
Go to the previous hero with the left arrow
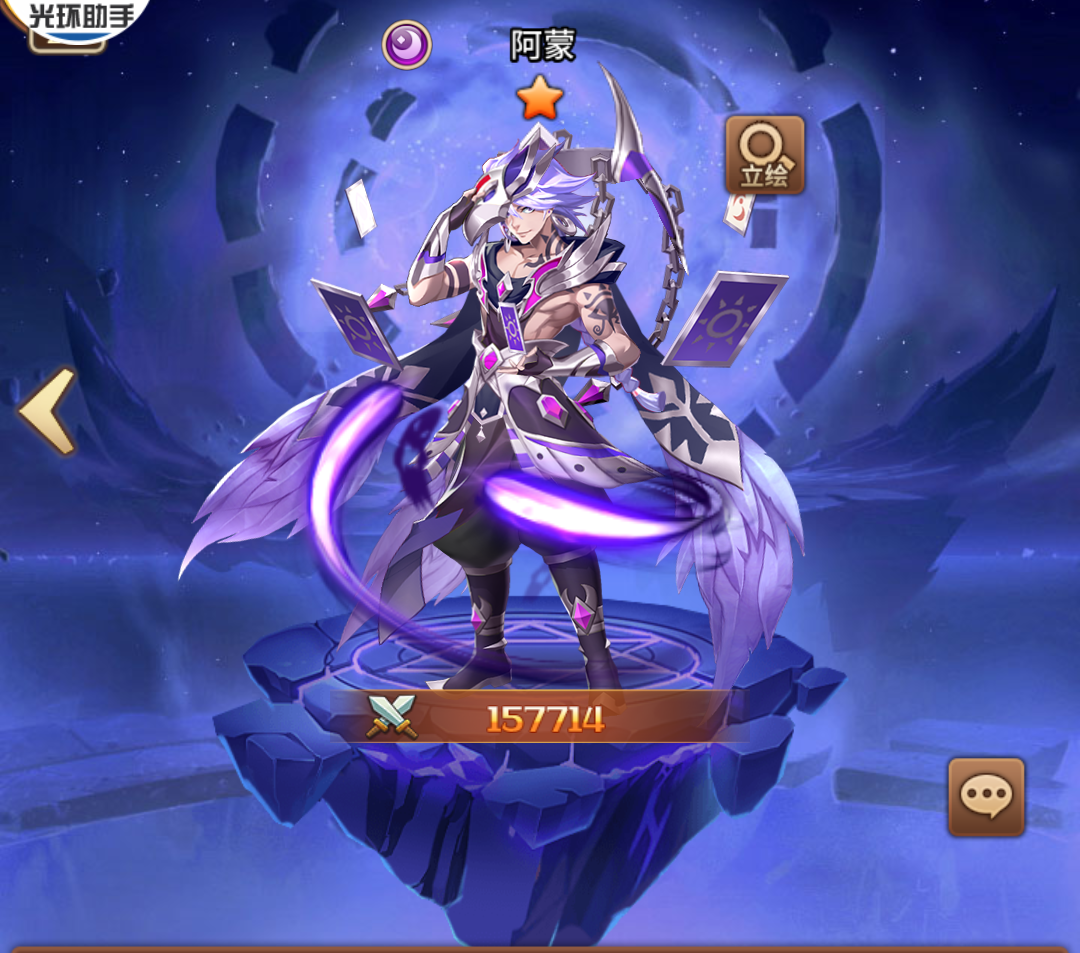point(46,410)
